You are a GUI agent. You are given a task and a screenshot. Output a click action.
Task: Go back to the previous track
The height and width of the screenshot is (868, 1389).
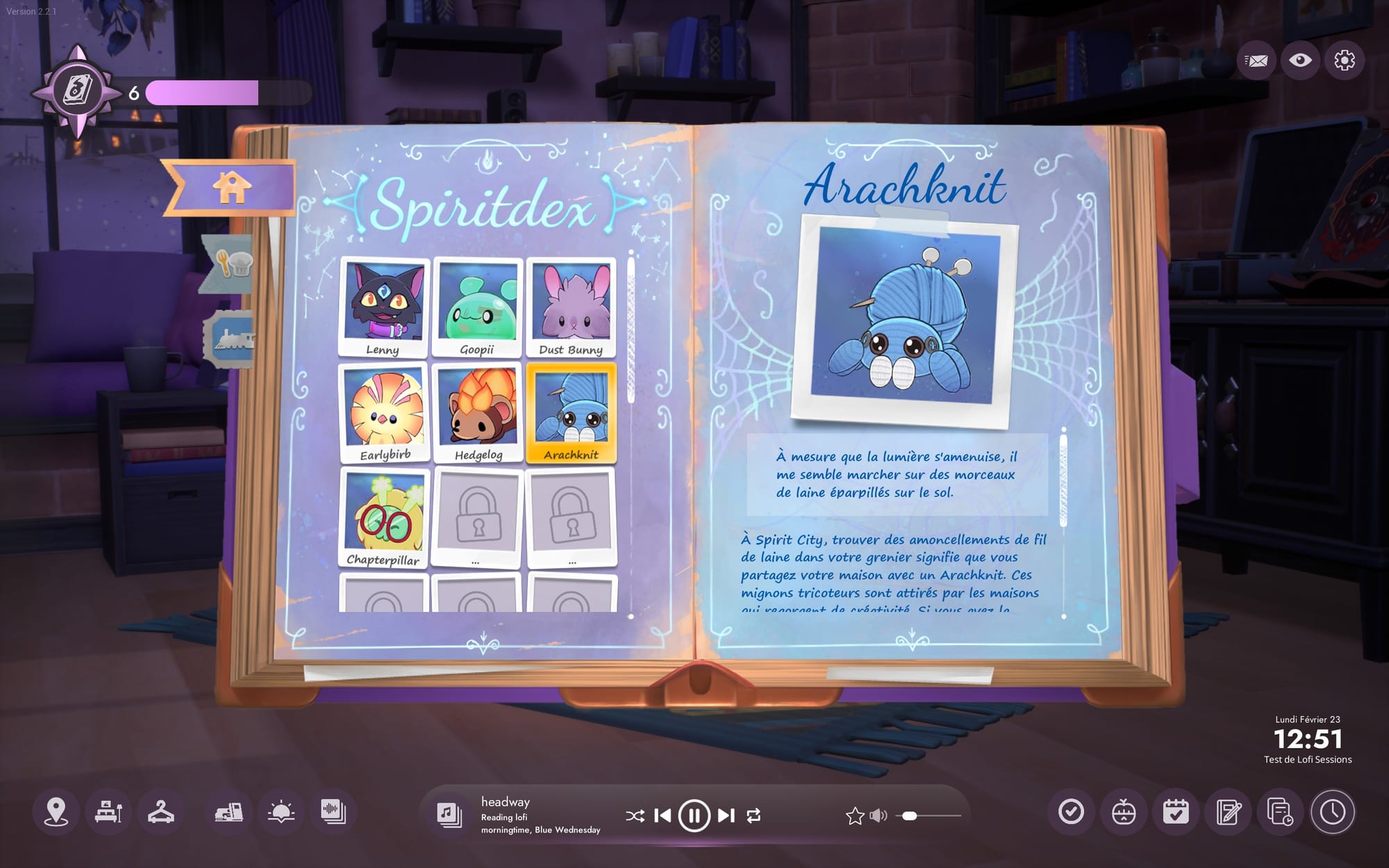pyautogui.click(x=663, y=815)
